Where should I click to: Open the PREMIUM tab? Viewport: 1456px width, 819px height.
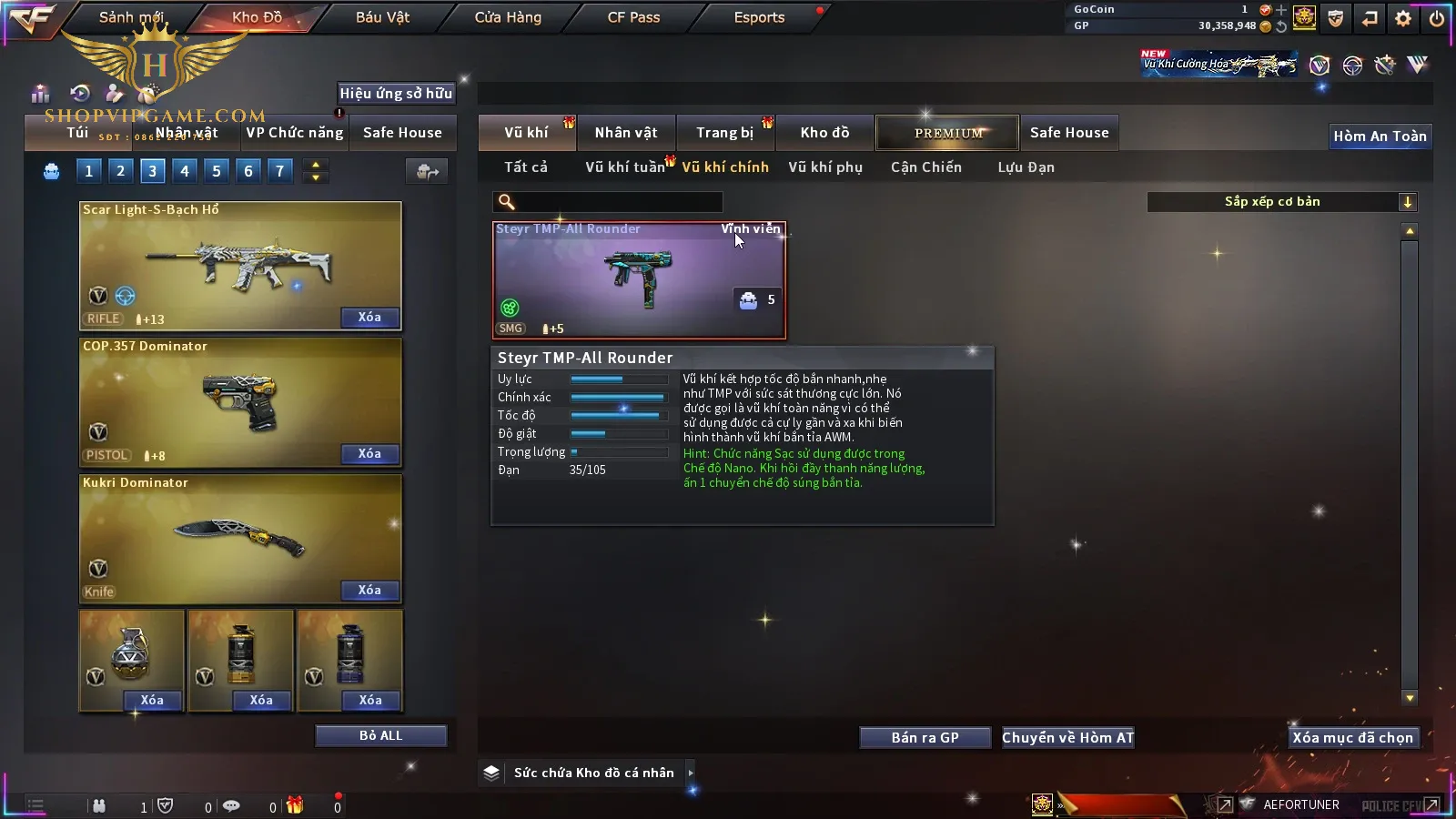click(947, 133)
